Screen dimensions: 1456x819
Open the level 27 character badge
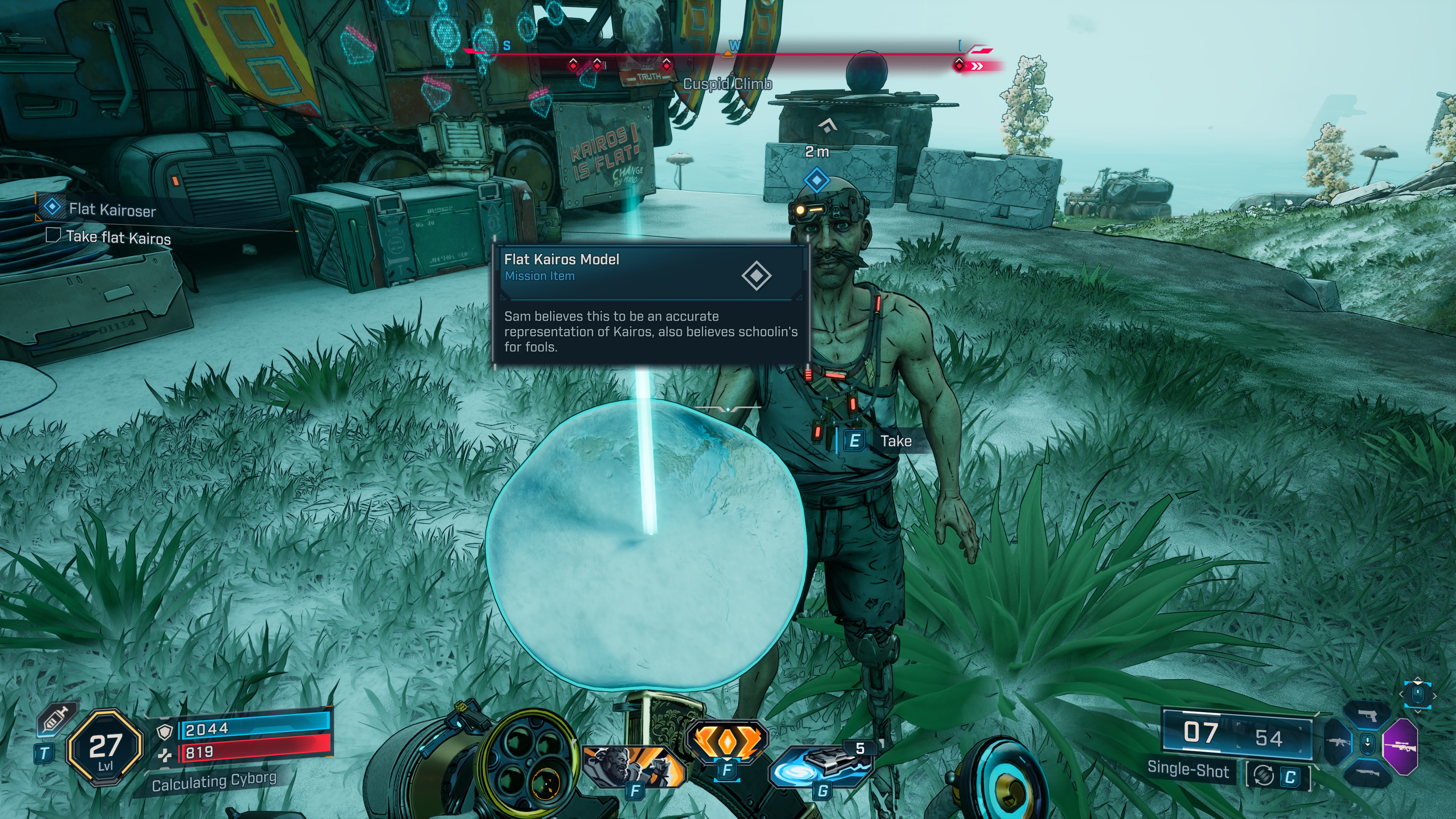click(x=105, y=747)
